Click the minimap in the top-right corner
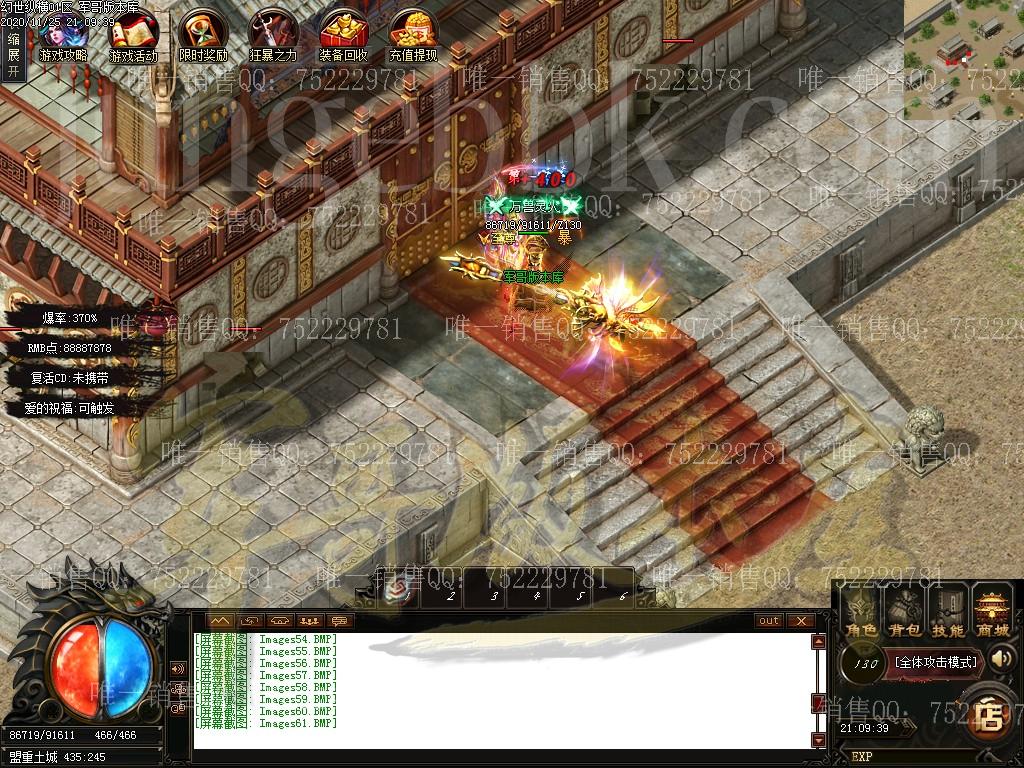The width and height of the screenshot is (1024, 768). pos(963,60)
